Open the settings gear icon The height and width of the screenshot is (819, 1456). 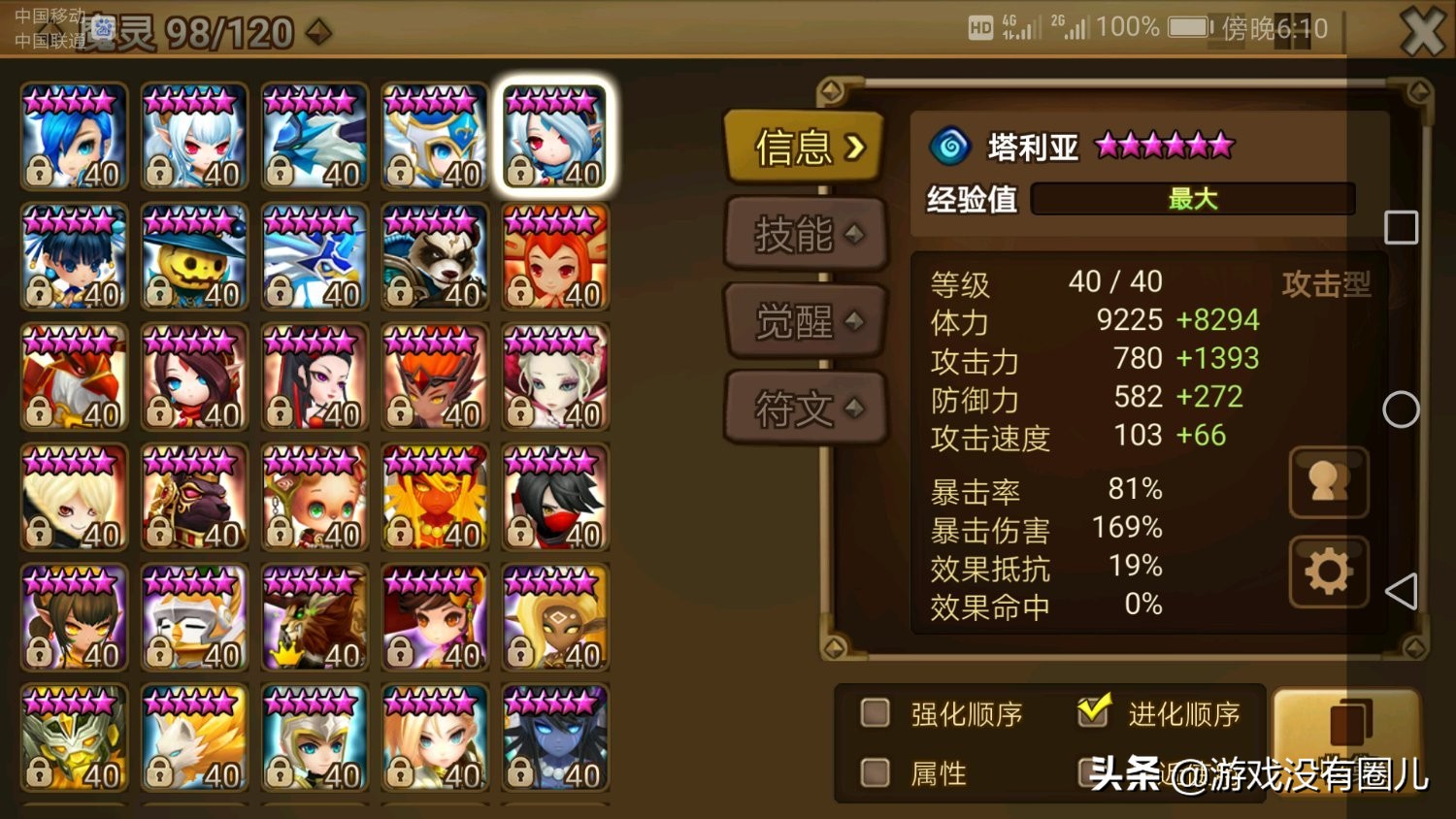pyautogui.click(x=1328, y=571)
